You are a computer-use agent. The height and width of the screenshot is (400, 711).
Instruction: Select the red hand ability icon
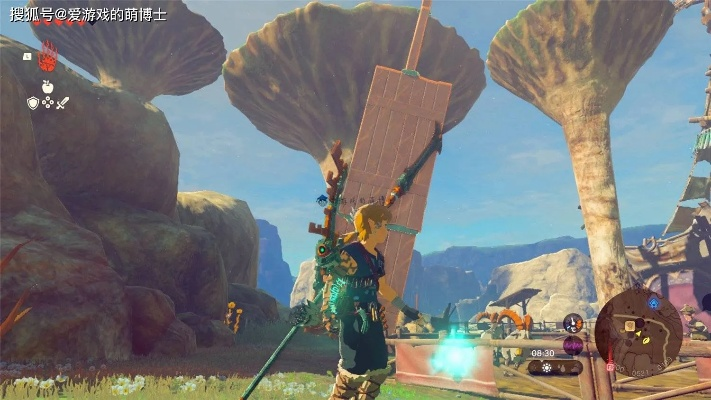click(x=47, y=59)
